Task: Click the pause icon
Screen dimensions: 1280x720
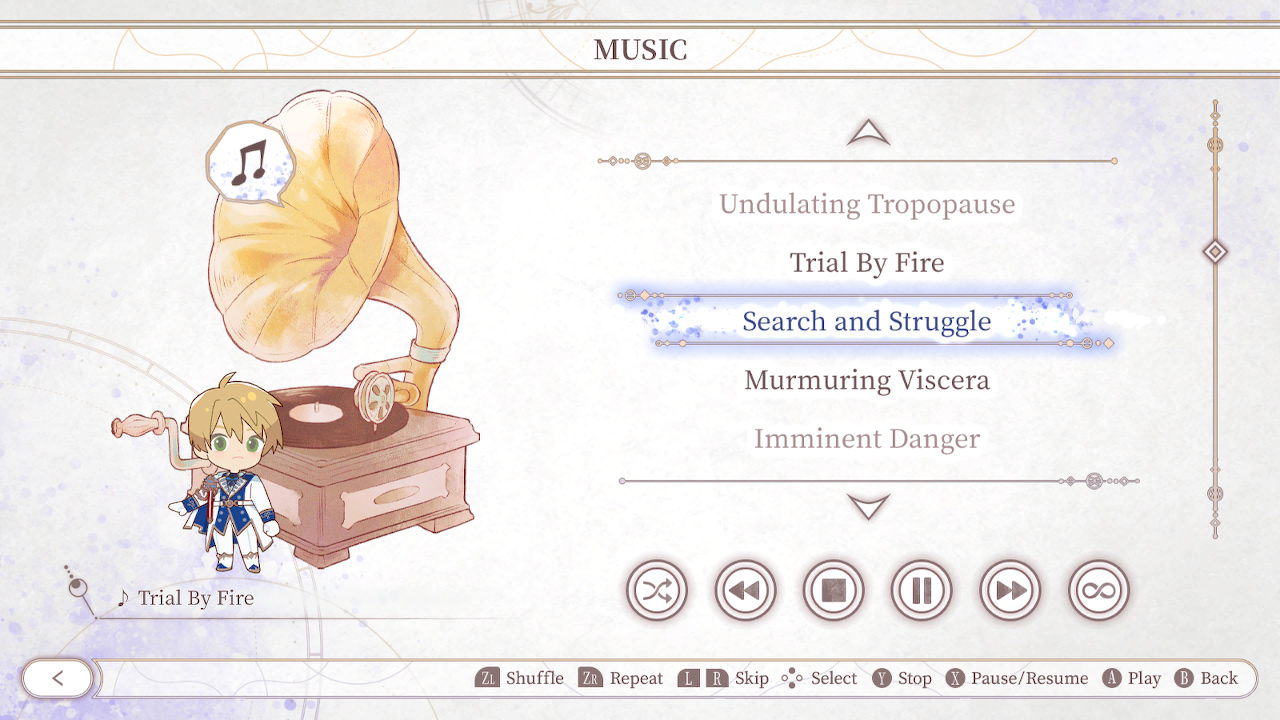Action: pyautogui.click(x=921, y=590)
